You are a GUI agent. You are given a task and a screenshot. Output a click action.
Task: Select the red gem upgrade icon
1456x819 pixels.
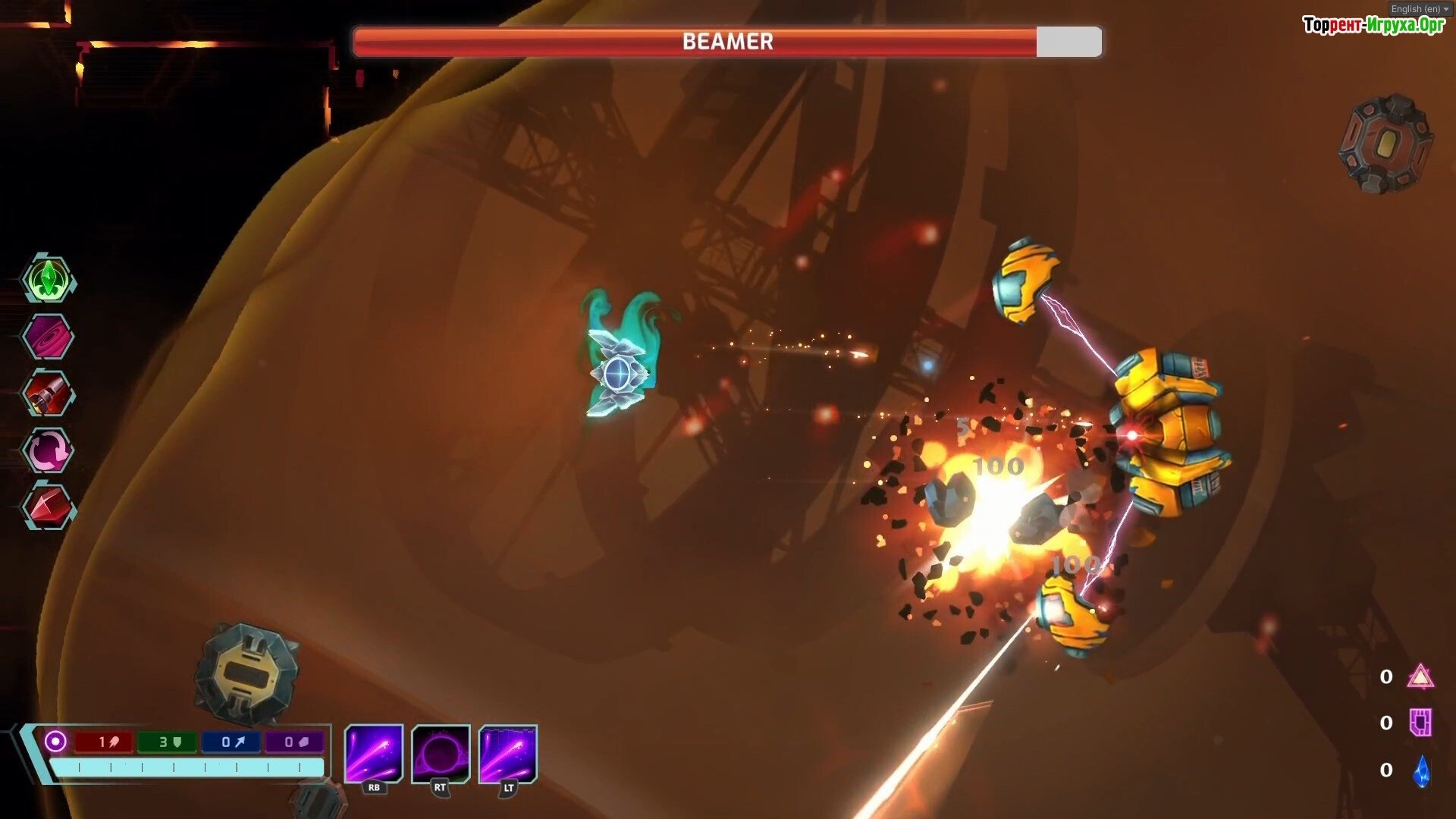(x=48, y=507)
